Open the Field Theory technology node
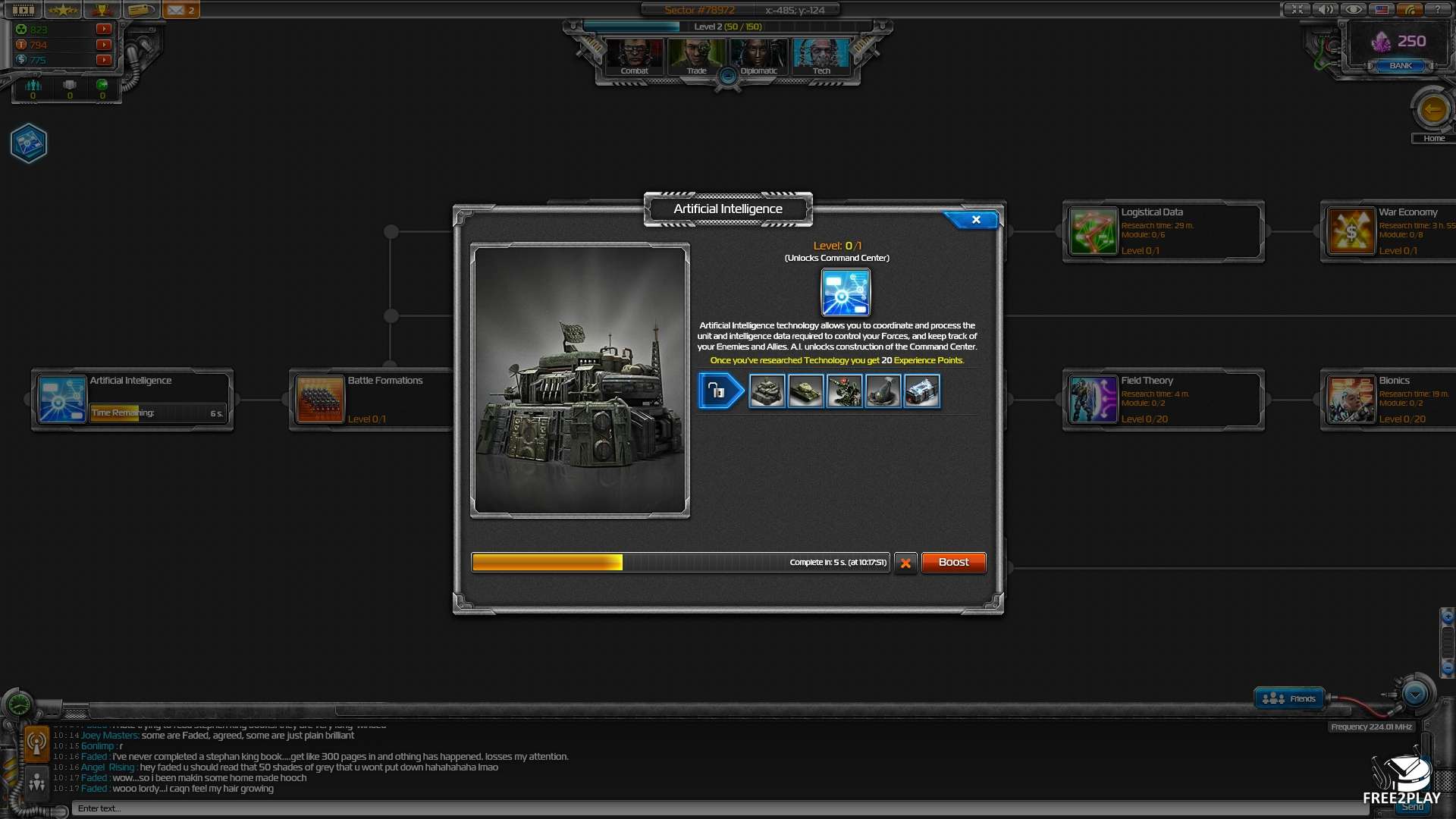The height and width of the screenshot is (819, 1456). click(x=1163, y=400)
